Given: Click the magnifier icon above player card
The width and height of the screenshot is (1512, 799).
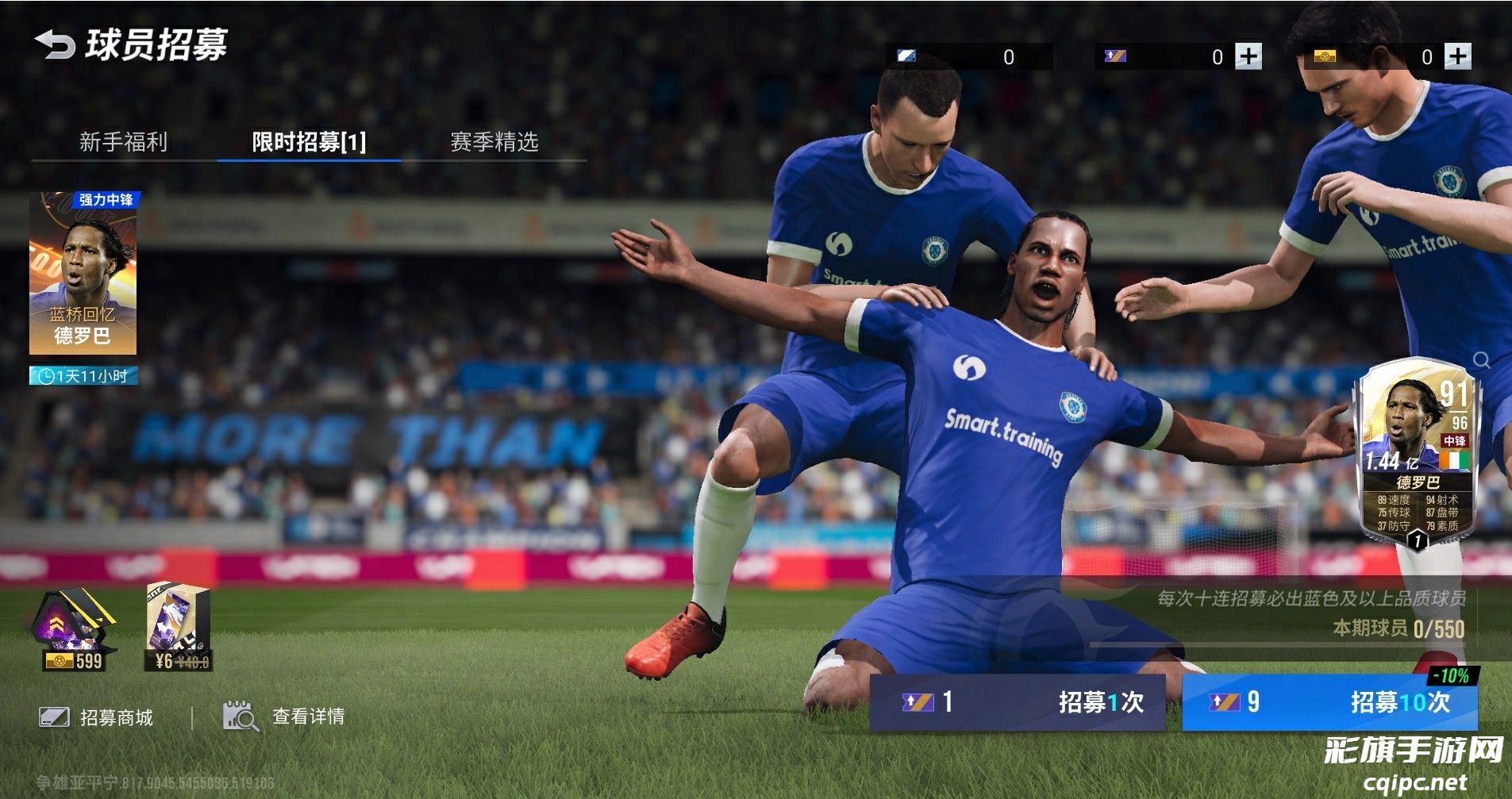Looking at the screenshot, I should tap(1481, 360).
